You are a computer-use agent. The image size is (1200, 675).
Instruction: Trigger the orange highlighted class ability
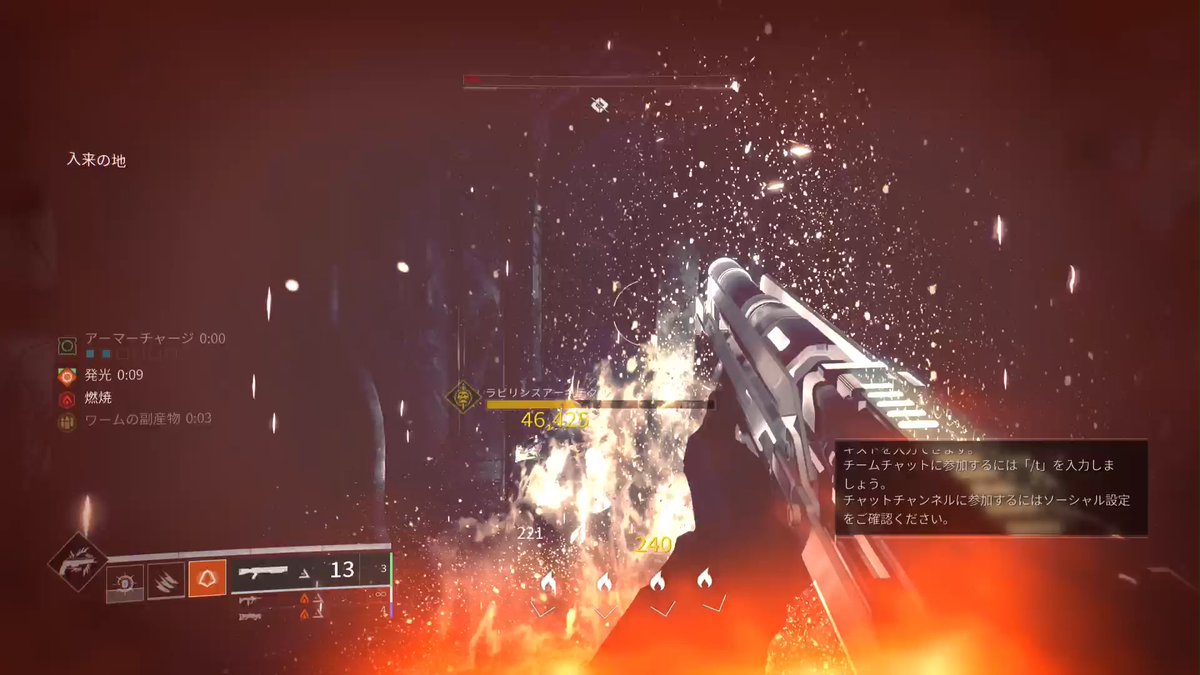point(207,579)
